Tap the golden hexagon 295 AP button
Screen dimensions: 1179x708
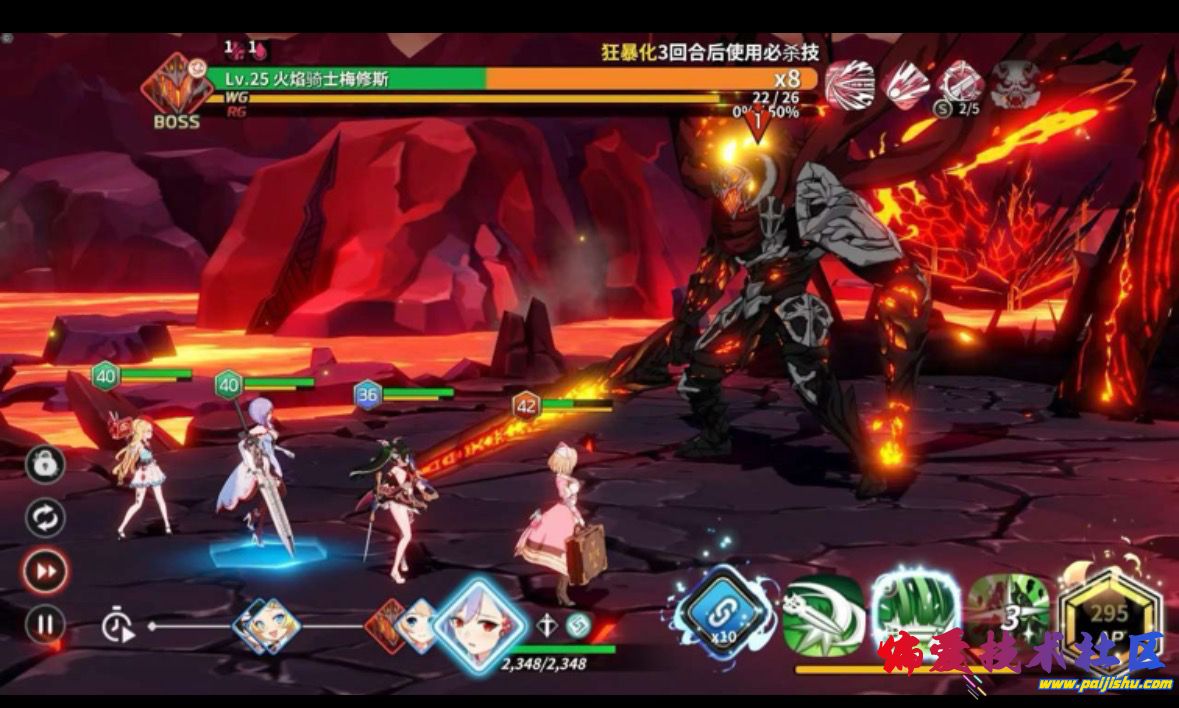click(x=1110, y=616)
